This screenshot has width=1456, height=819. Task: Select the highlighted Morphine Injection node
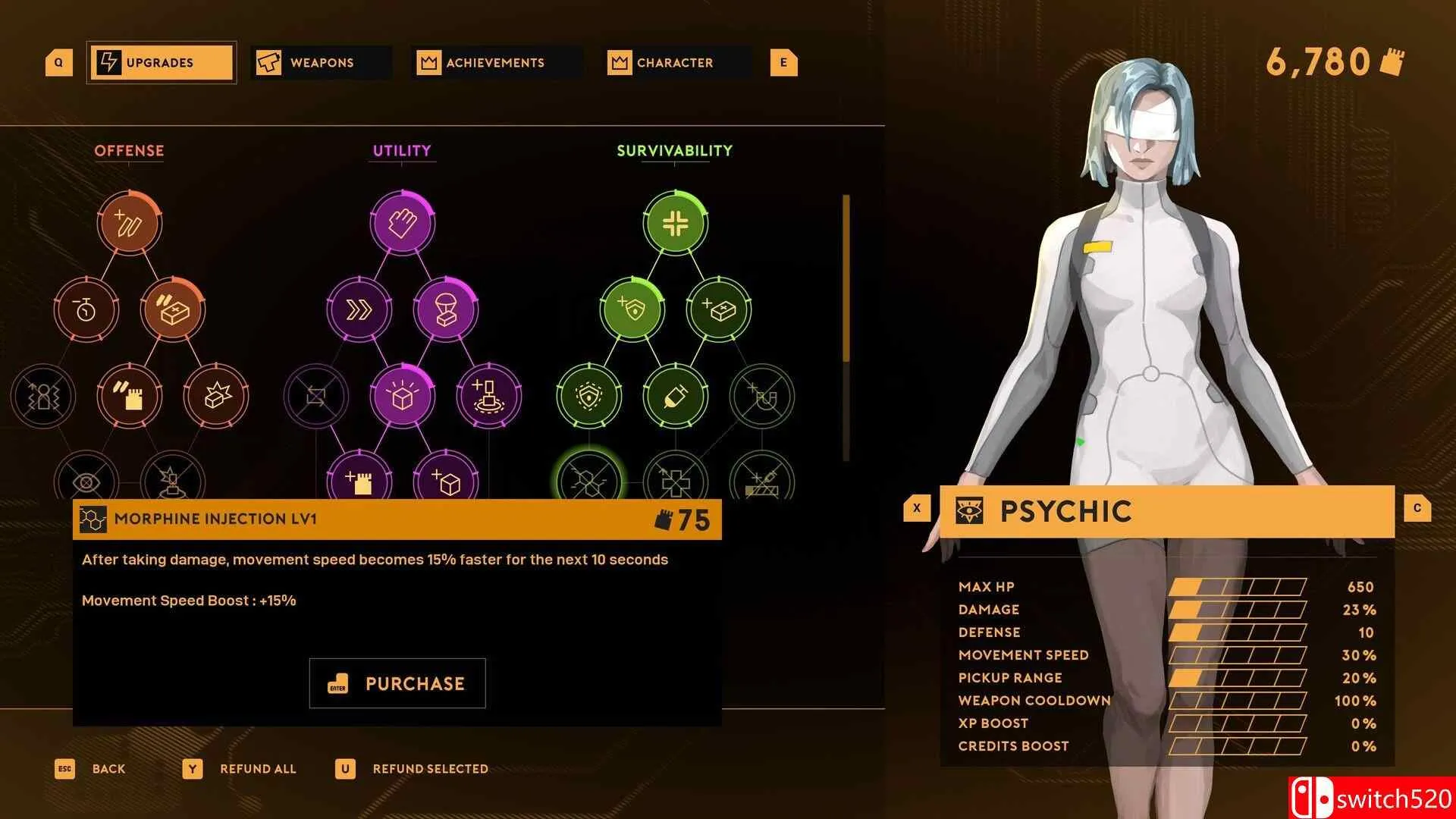pyautogui.click(x=588, y=479)
